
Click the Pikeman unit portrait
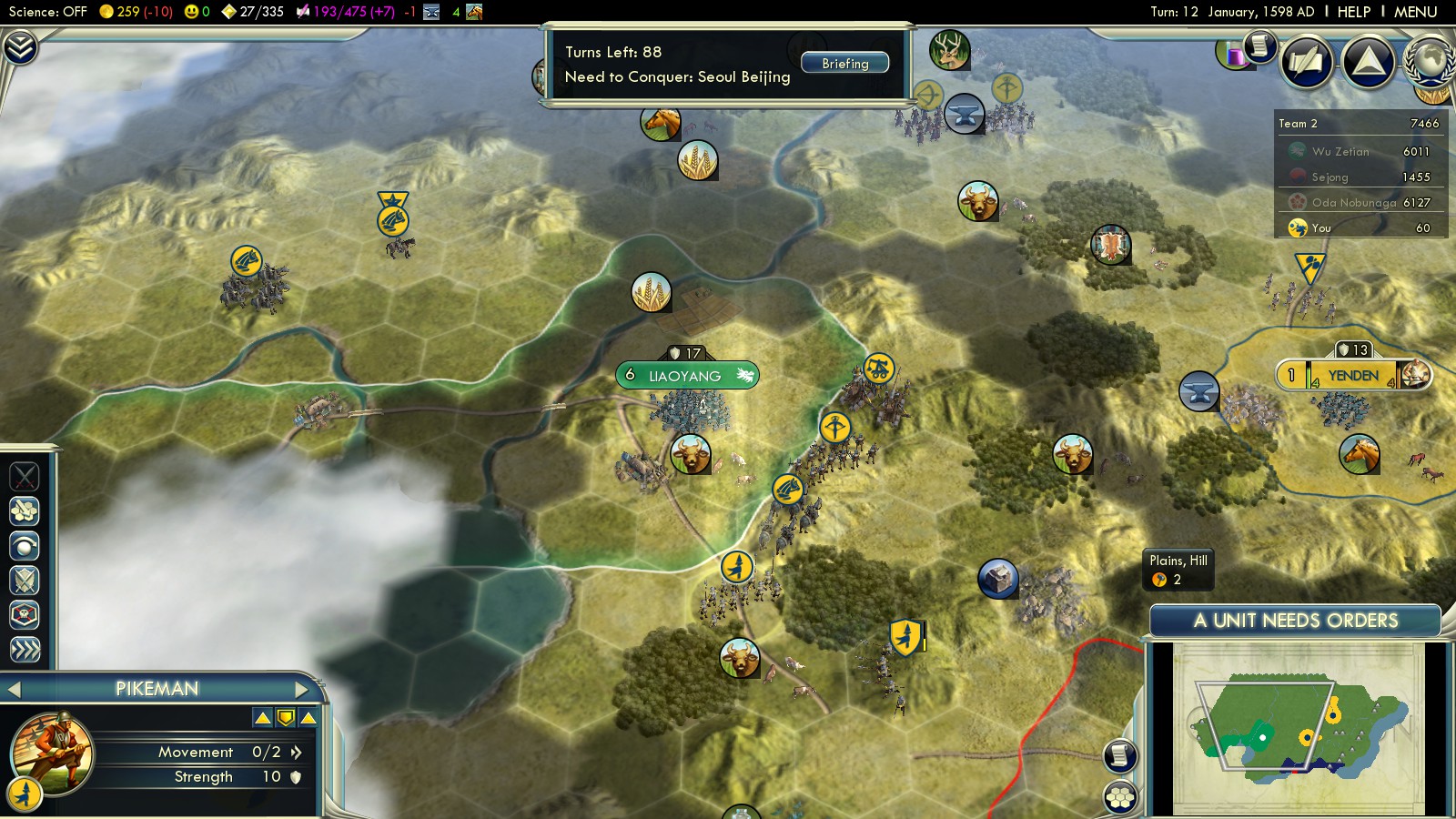pos(51,752)
